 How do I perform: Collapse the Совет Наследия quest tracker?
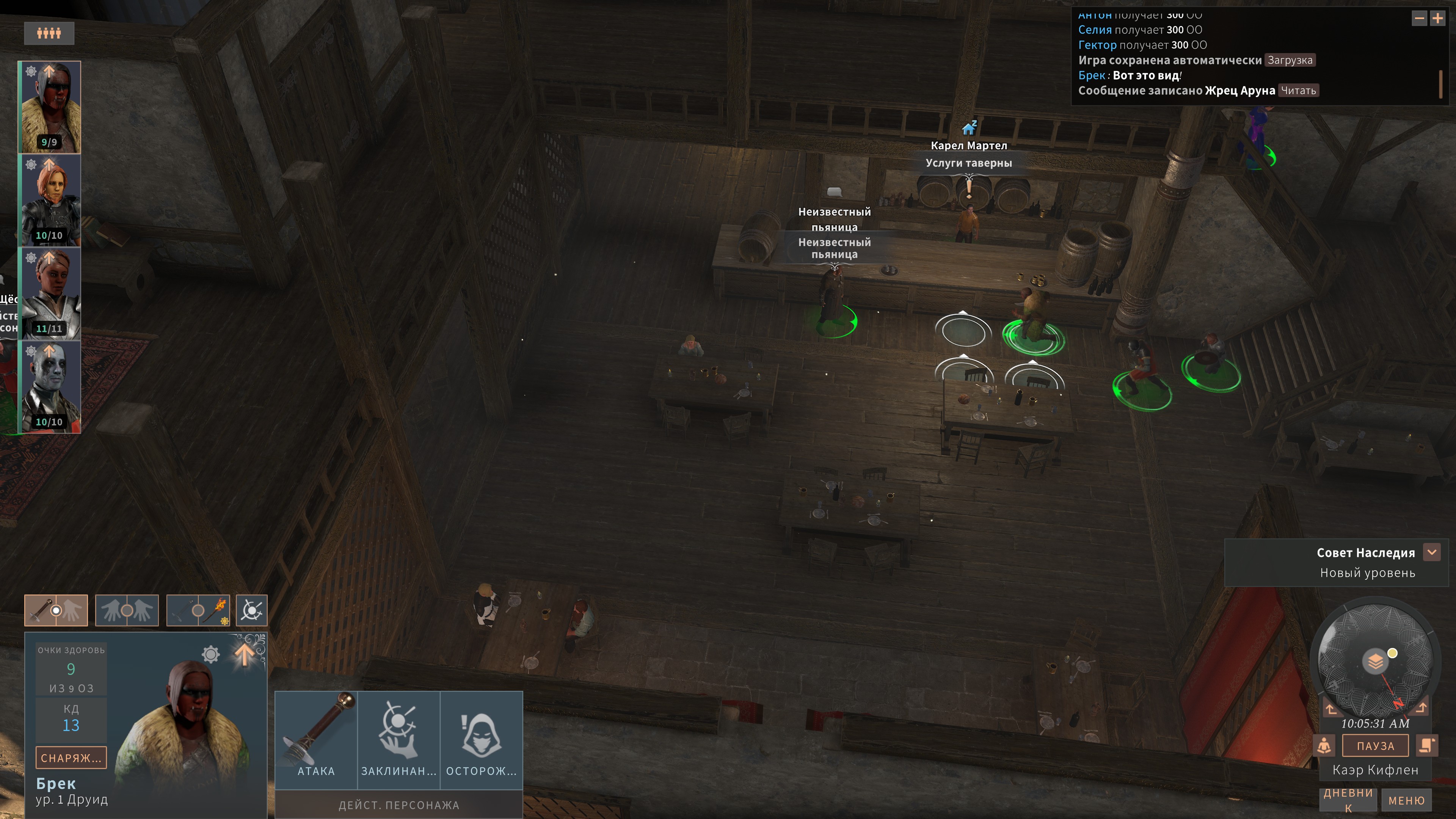click(x=1432, y=552)
